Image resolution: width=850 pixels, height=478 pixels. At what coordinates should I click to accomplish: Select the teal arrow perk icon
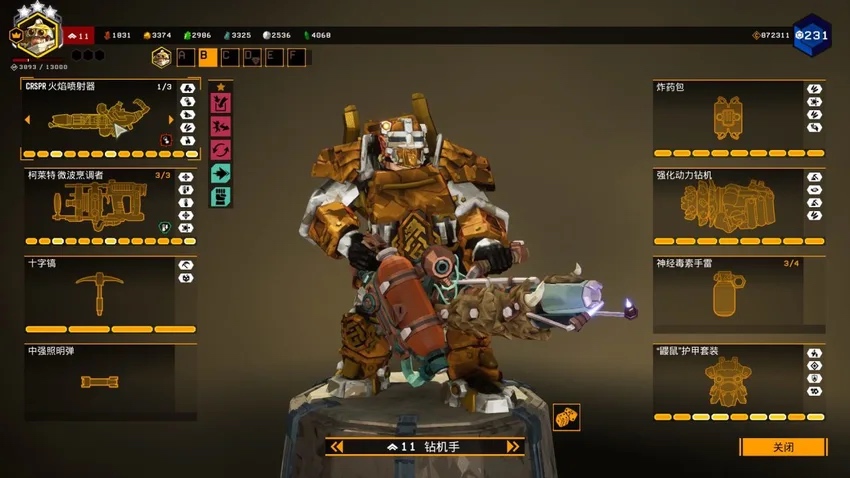tap(221, 173)
